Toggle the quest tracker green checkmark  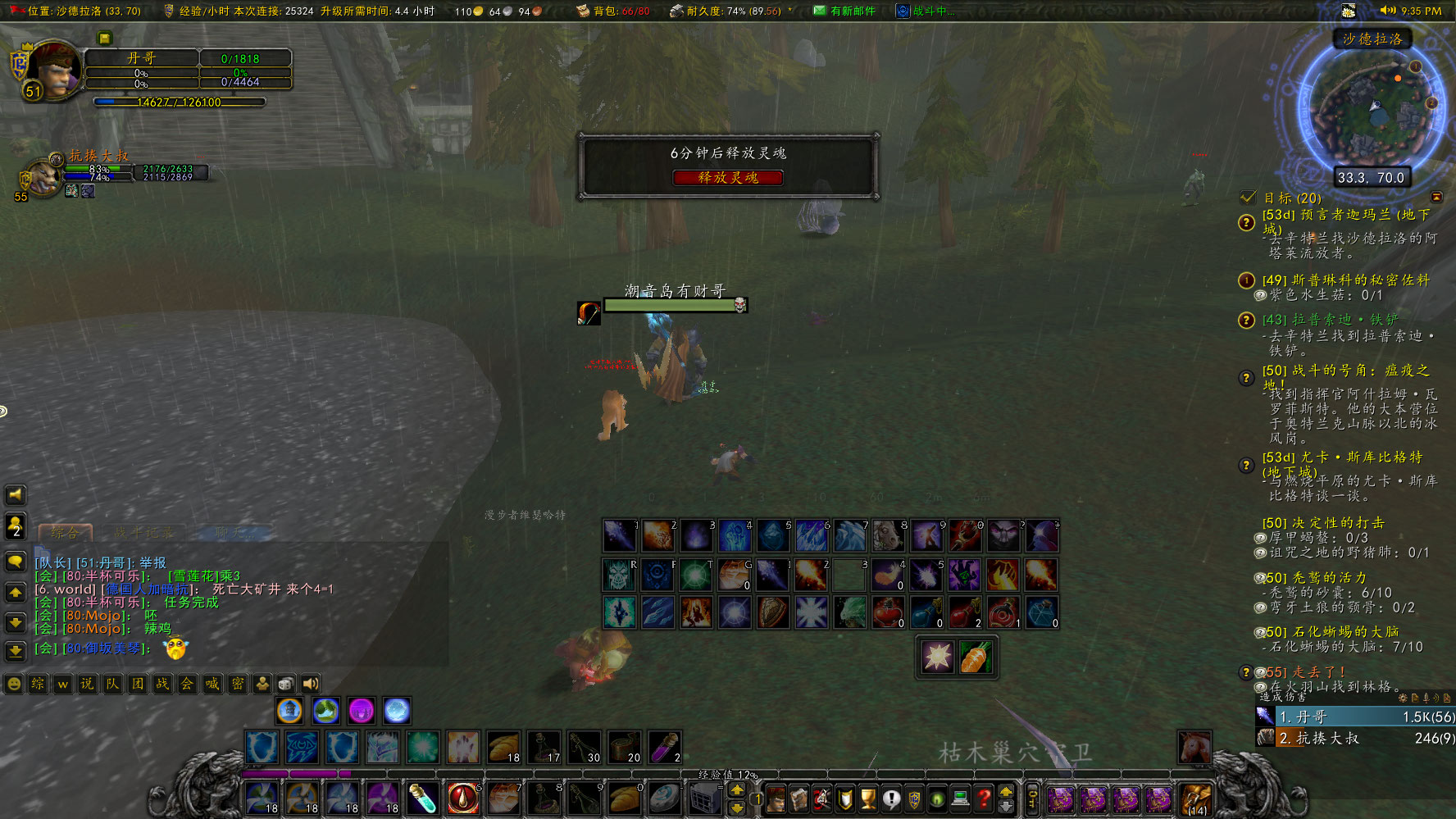click(x=1248, y=197)
